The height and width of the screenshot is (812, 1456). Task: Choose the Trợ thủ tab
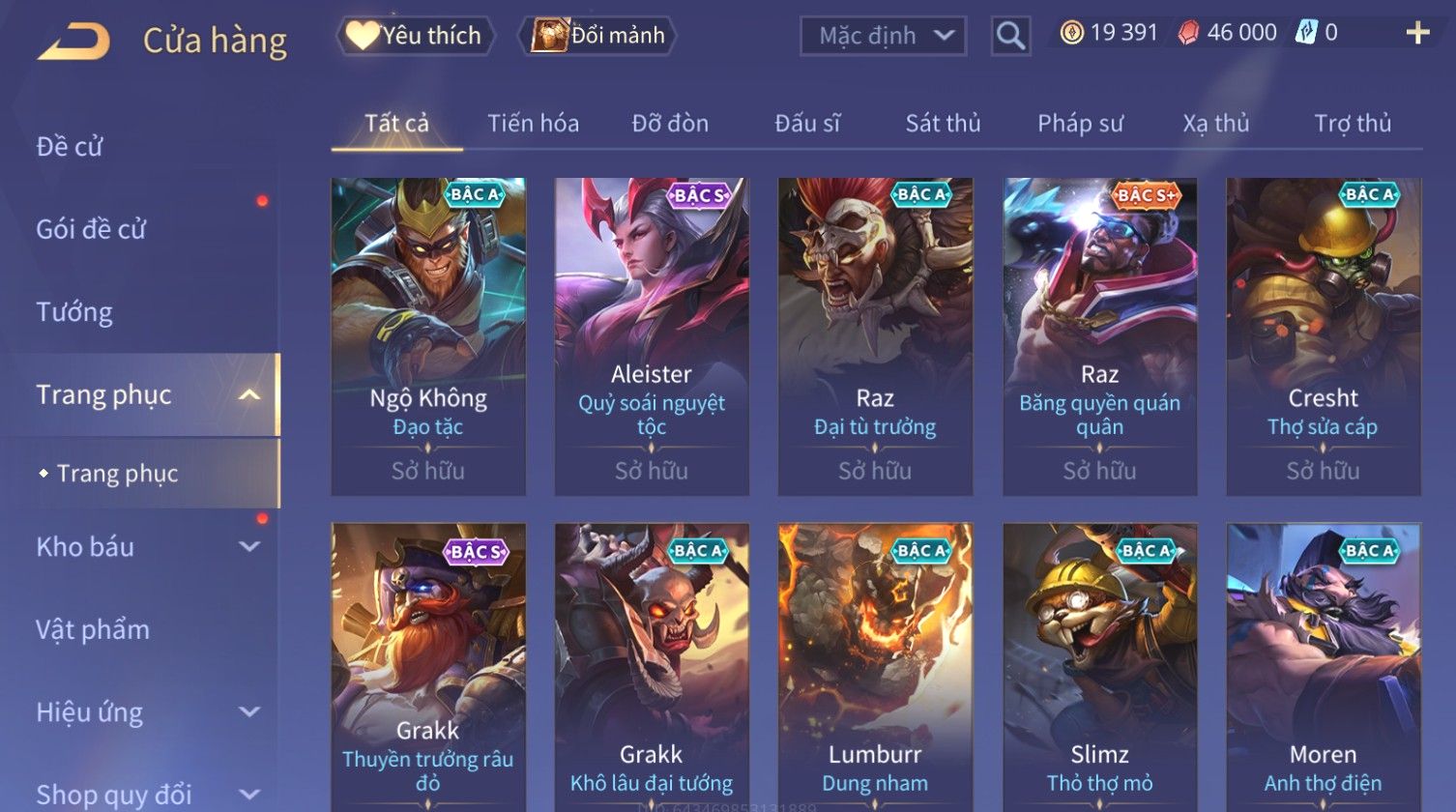1352,124
